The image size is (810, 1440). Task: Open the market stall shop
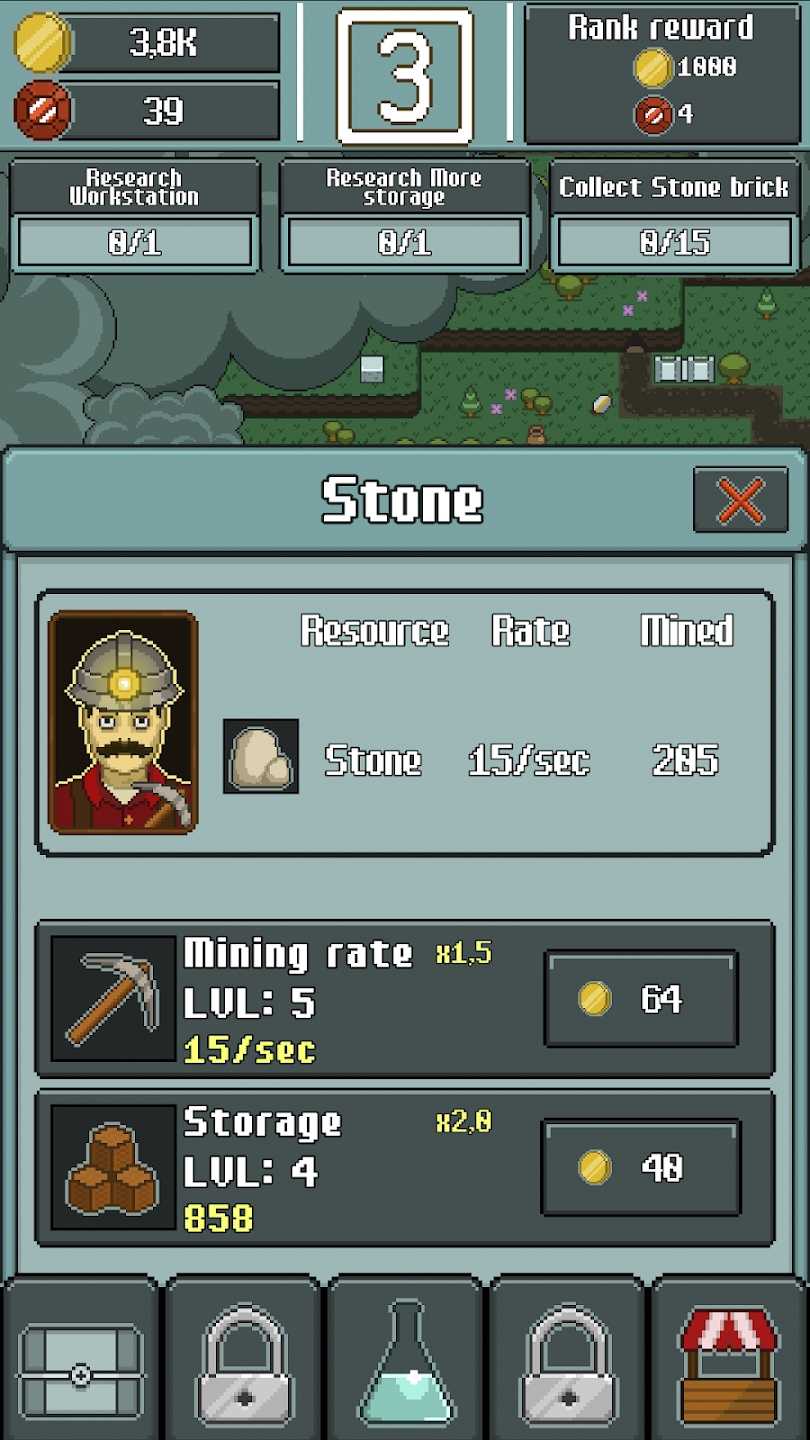point(729,1360)
